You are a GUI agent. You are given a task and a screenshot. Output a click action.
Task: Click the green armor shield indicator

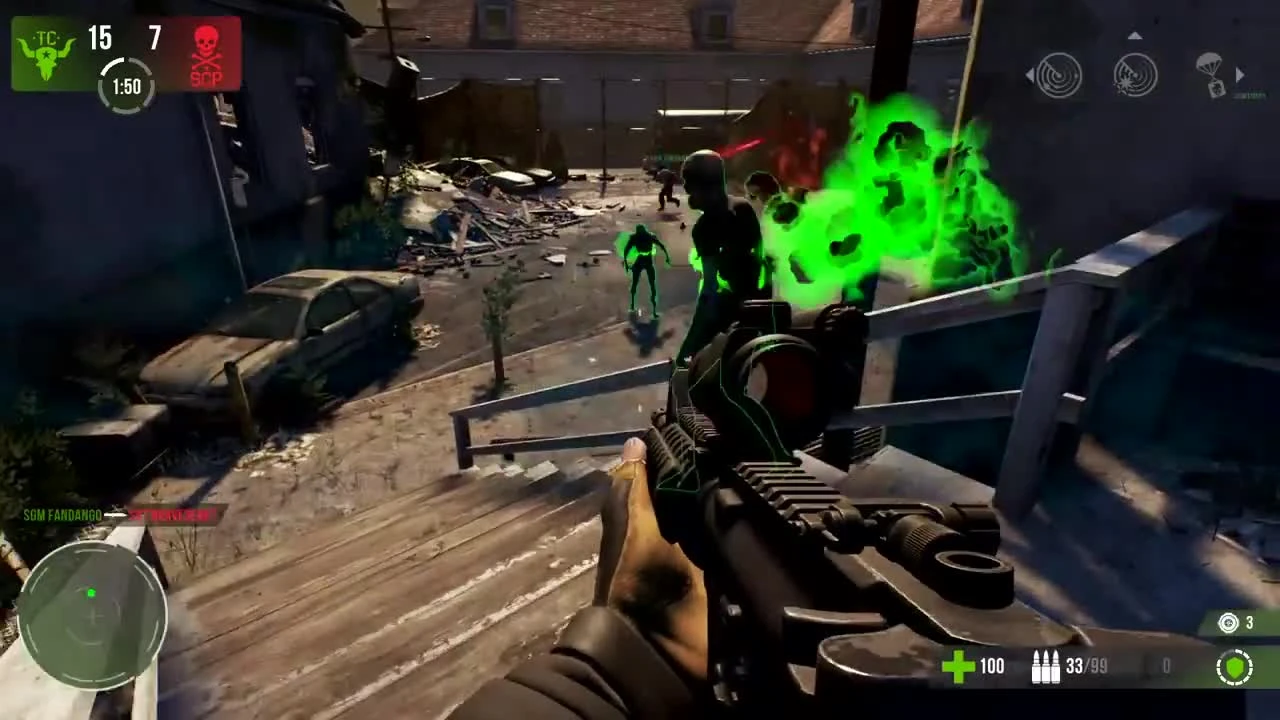pos(1236,667)
